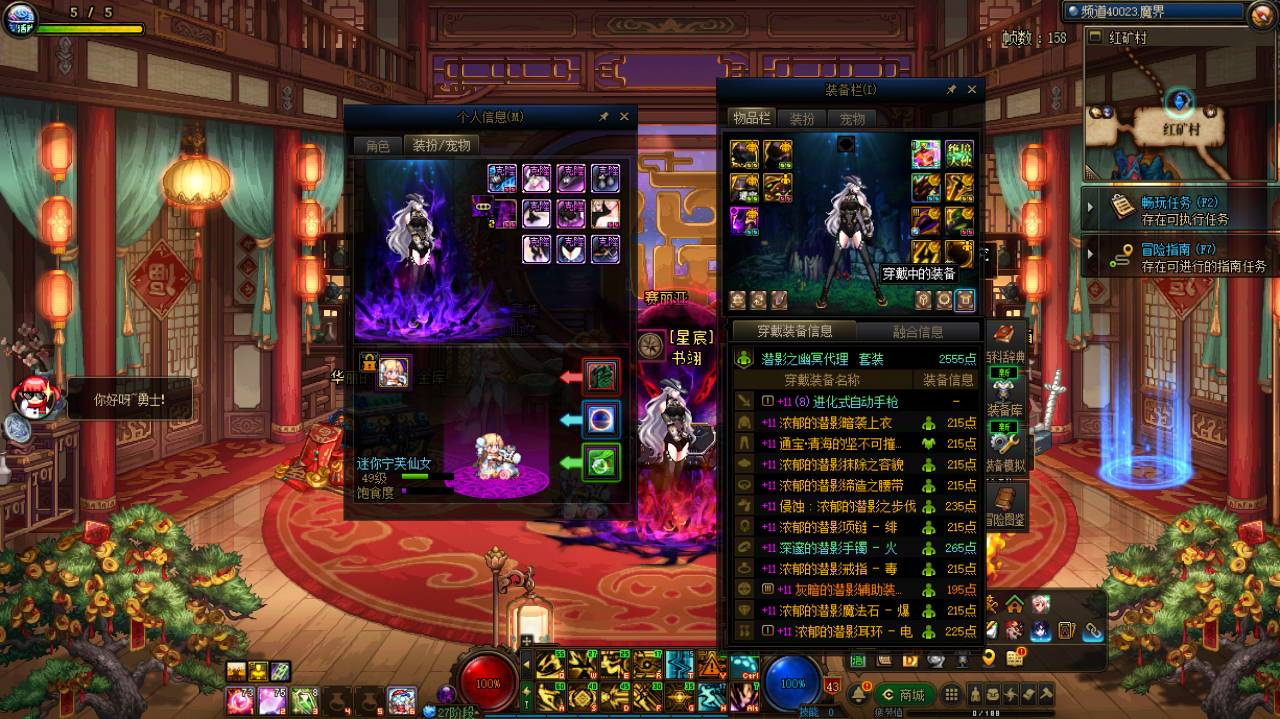Pin the 个人信息 window with the pin icon
This screenshot has width=1280, height=719.
[603, 117]
